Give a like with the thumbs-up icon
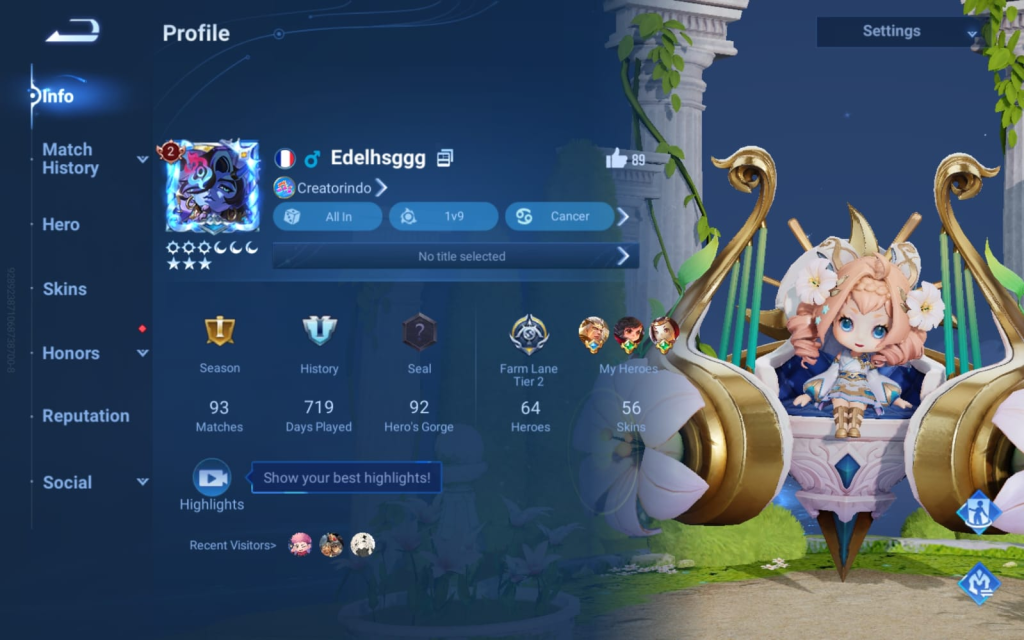Image resolution: width=1024 pixels, height=640 pixels. click(x=616, y=158)
